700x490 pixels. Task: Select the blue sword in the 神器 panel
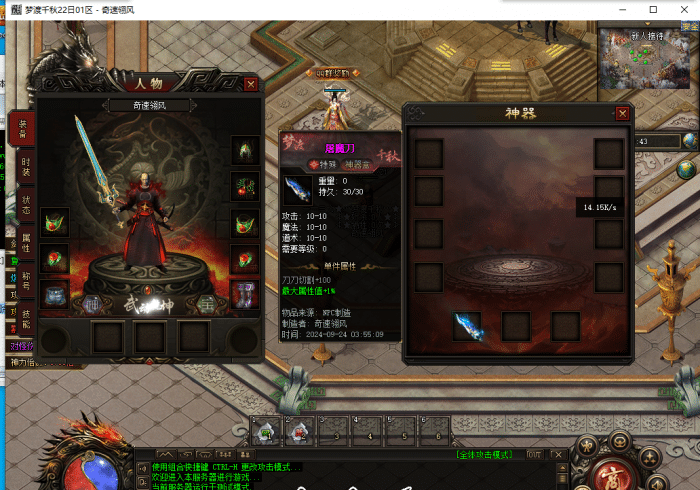(468, 325)
